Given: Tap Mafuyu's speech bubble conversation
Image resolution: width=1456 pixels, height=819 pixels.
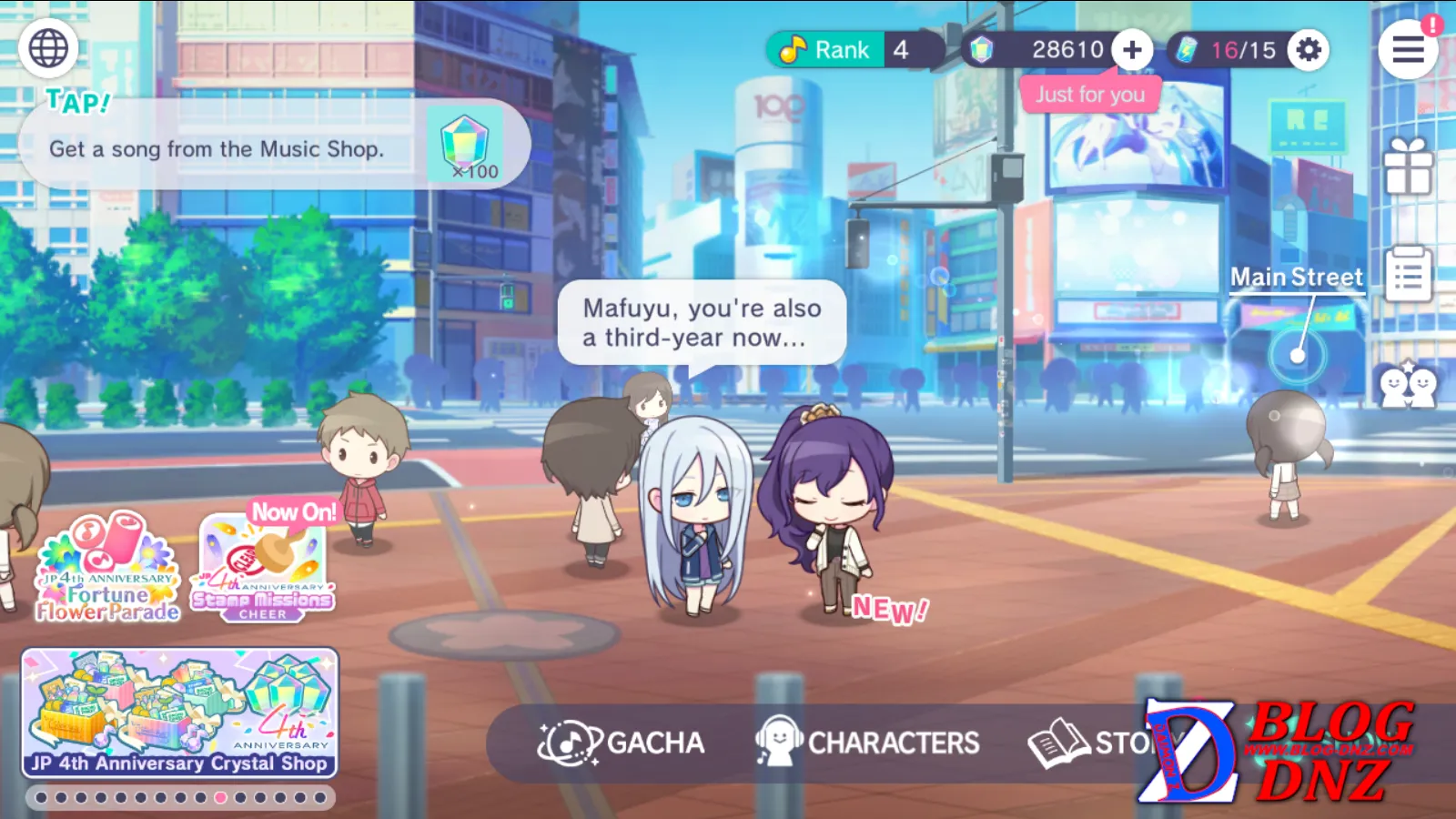Looking at the screenshot, I should (x=702, y=323).
